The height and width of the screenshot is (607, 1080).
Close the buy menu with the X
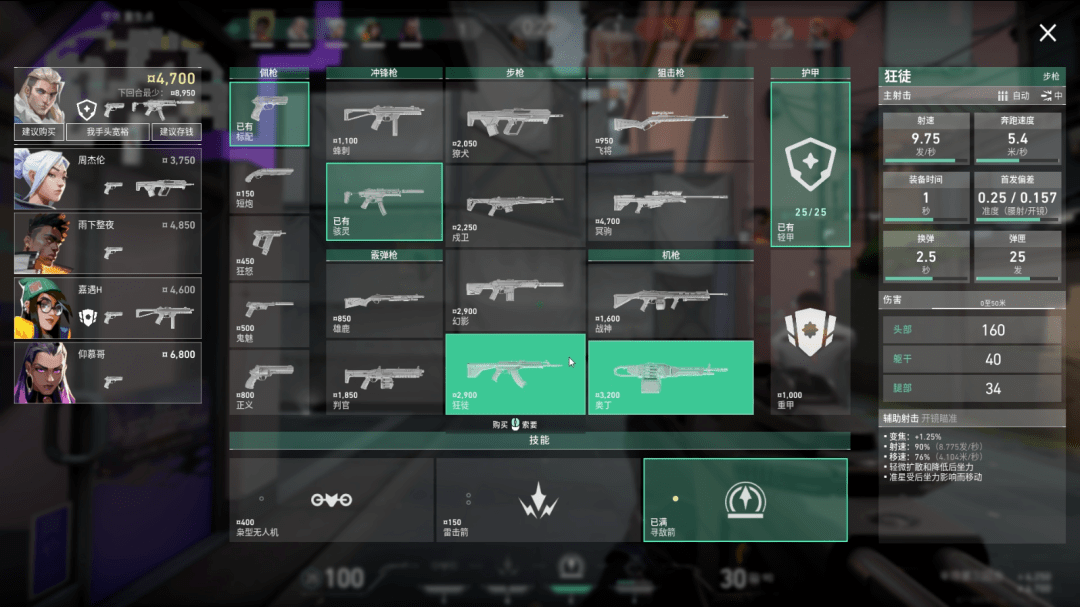(1047, 33)
